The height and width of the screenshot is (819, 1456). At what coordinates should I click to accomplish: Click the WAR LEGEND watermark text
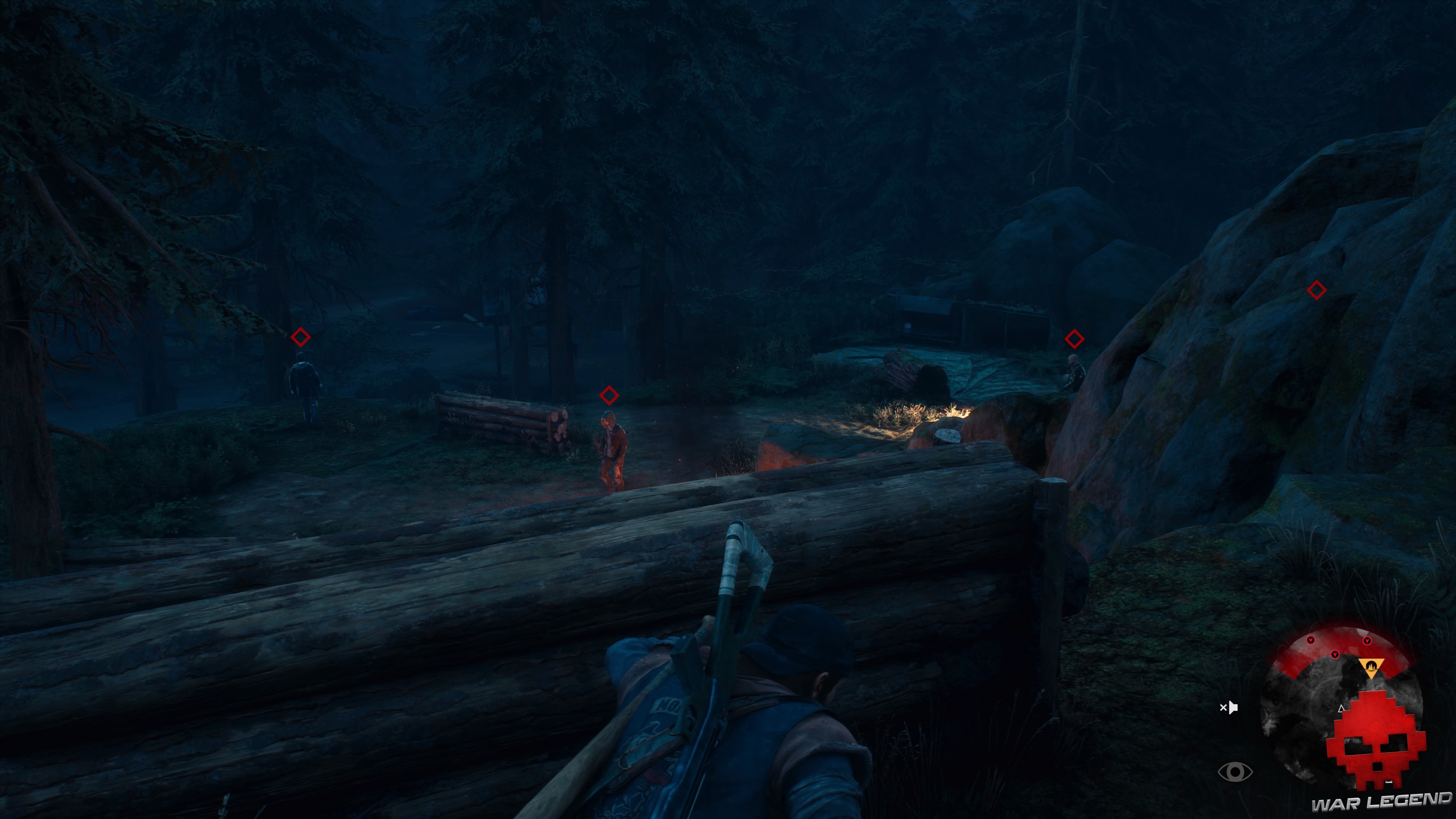[1379, 802]
